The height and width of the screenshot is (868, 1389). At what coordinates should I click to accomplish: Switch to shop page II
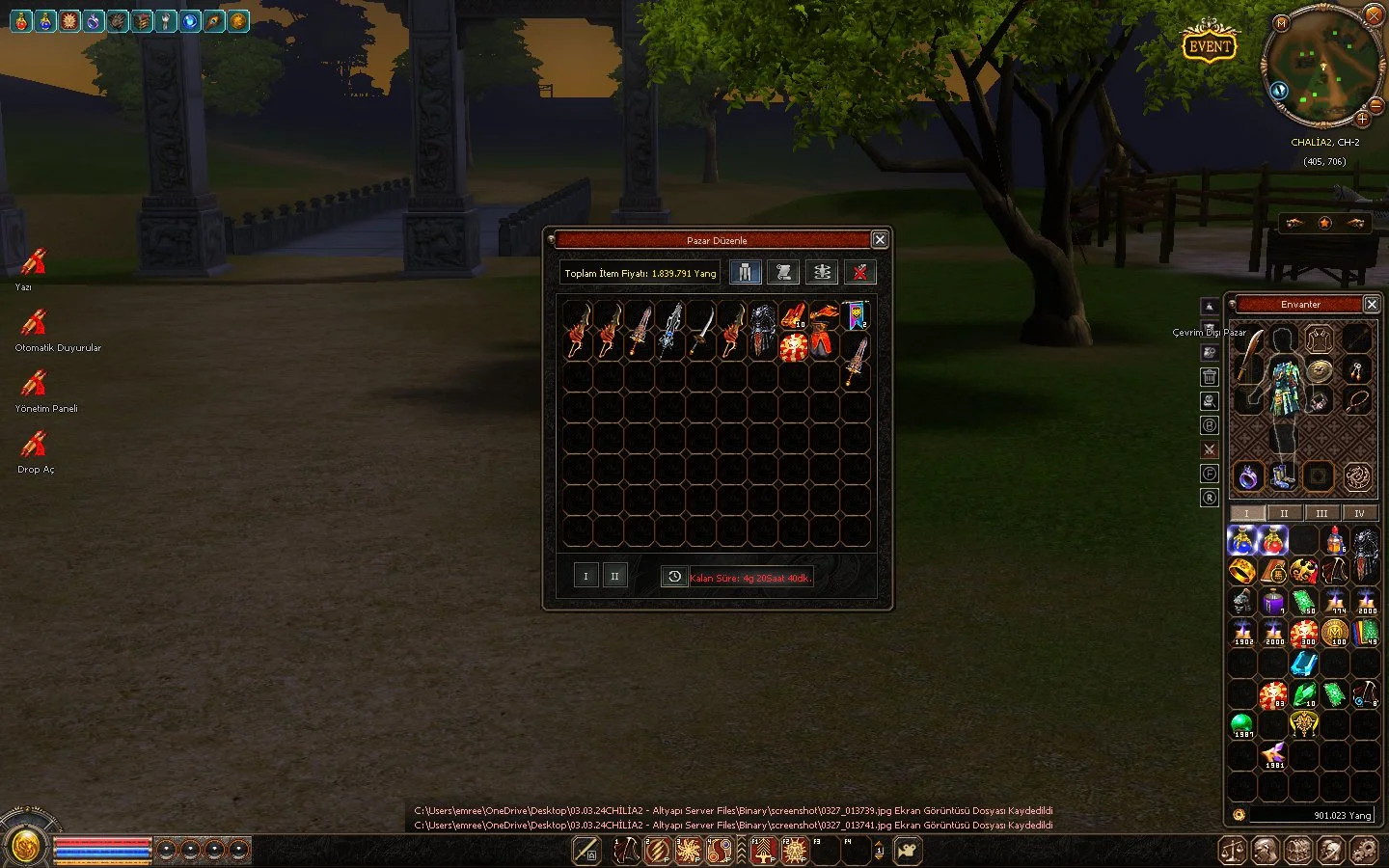pos(614,576)
